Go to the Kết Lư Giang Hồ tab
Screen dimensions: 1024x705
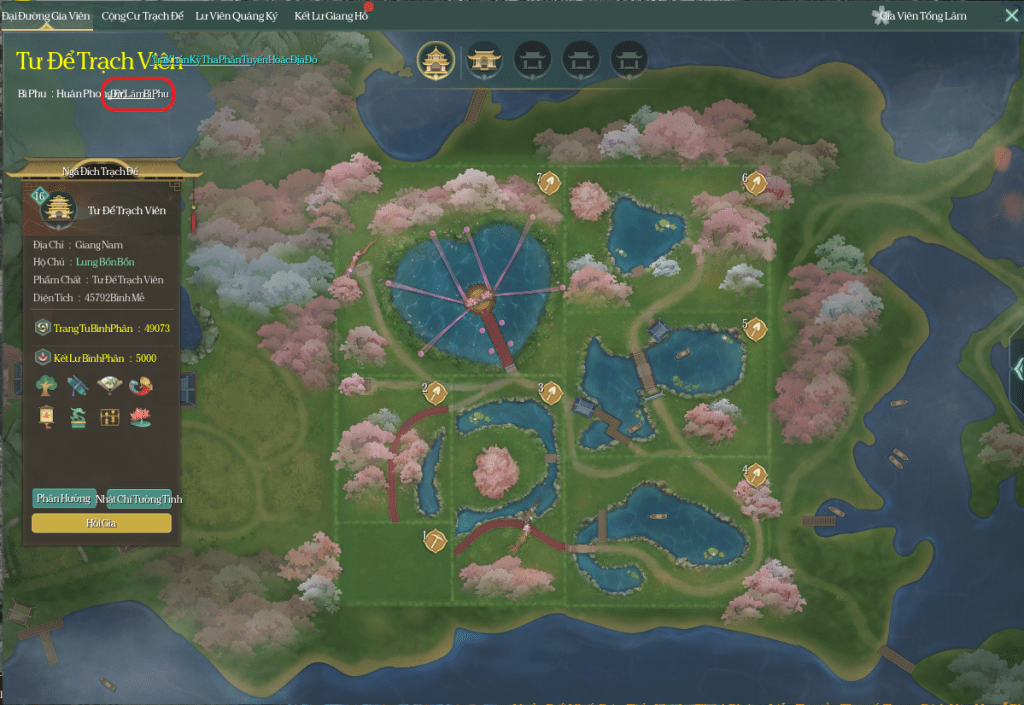[x=331, y=16]
